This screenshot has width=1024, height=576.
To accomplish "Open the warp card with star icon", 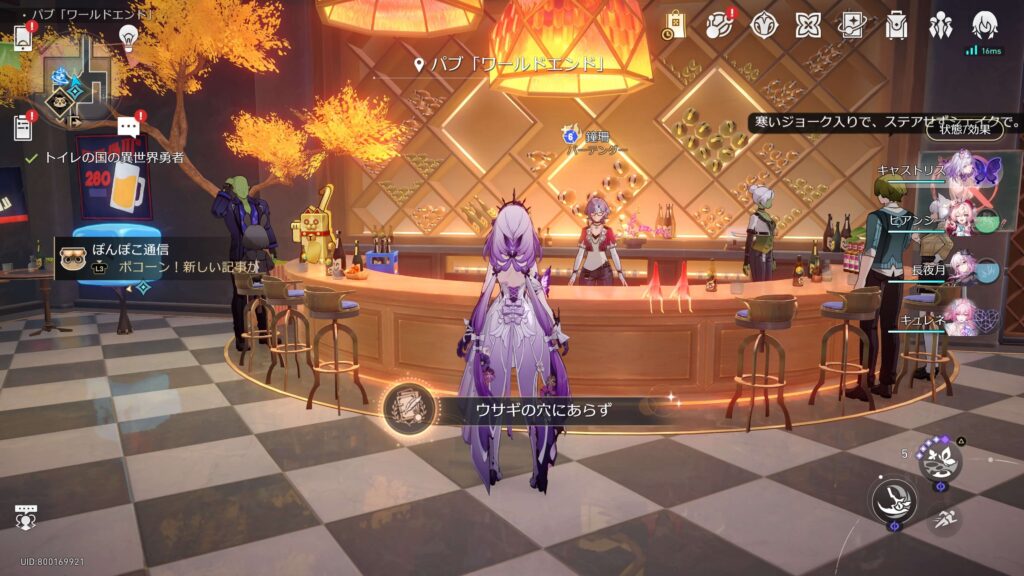I will pos(852,25).
